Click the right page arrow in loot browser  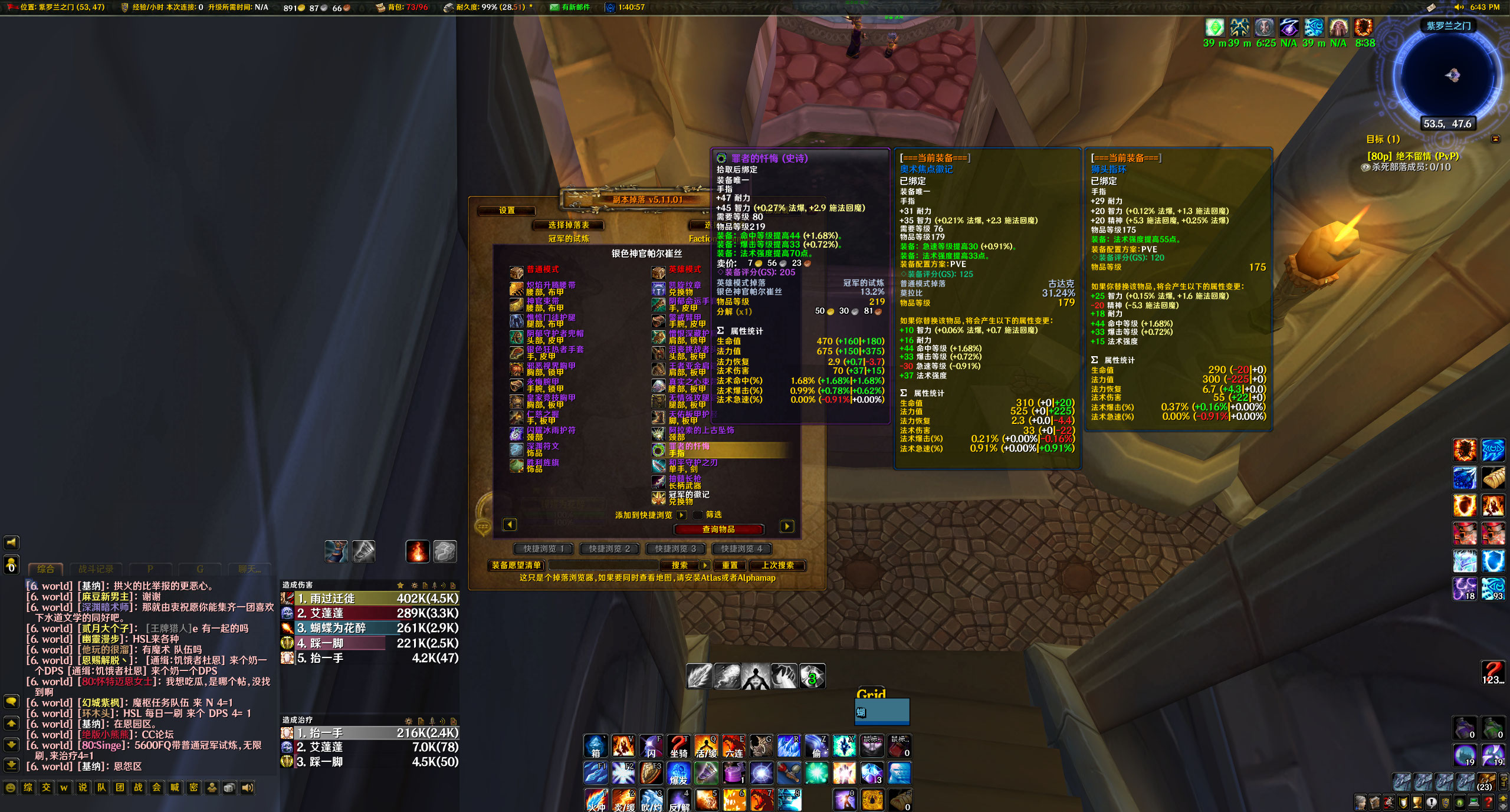click(787, 524)
